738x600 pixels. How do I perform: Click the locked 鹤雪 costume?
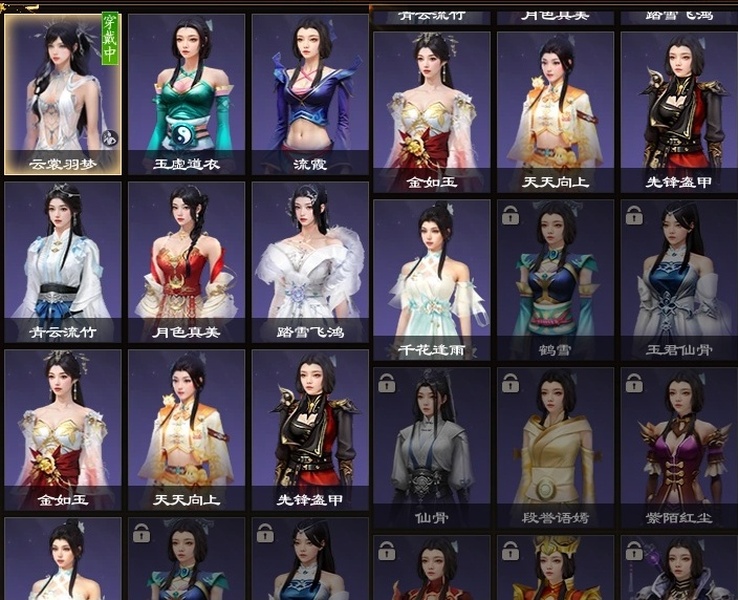(555, 280)
